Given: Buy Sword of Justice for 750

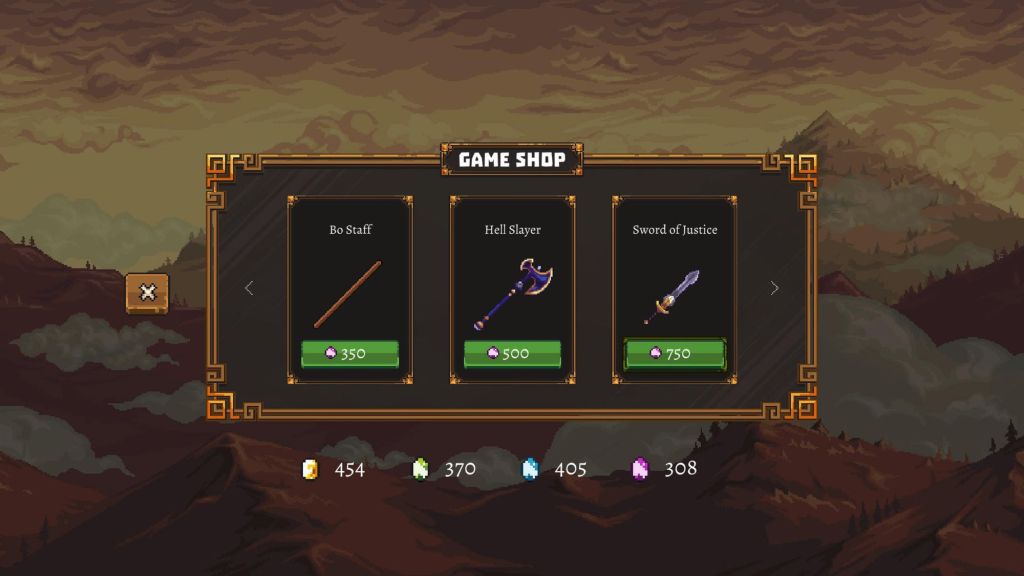Looking at the screenshot, I should coord(675,354).
